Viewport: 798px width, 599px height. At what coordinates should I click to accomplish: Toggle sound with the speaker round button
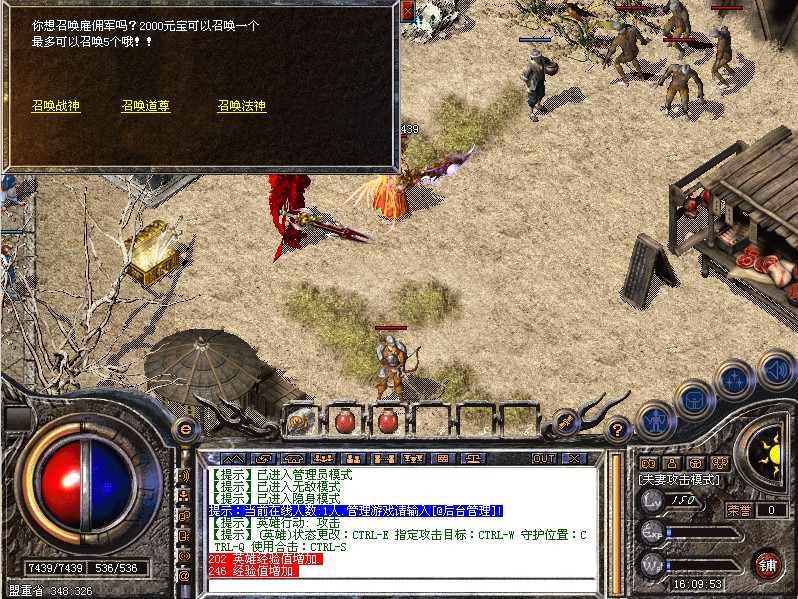776,369
